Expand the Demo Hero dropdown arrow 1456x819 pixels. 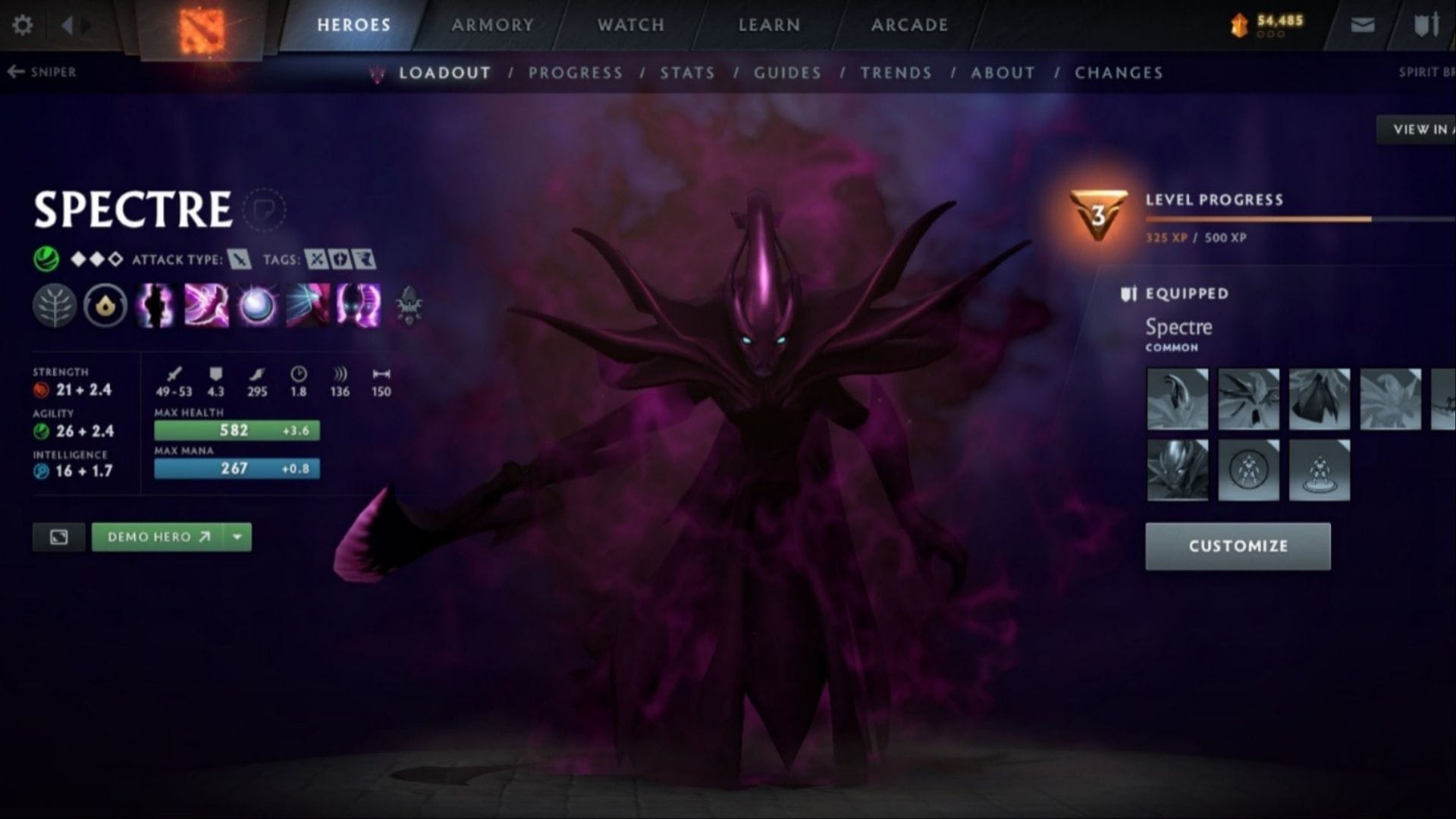237,537
